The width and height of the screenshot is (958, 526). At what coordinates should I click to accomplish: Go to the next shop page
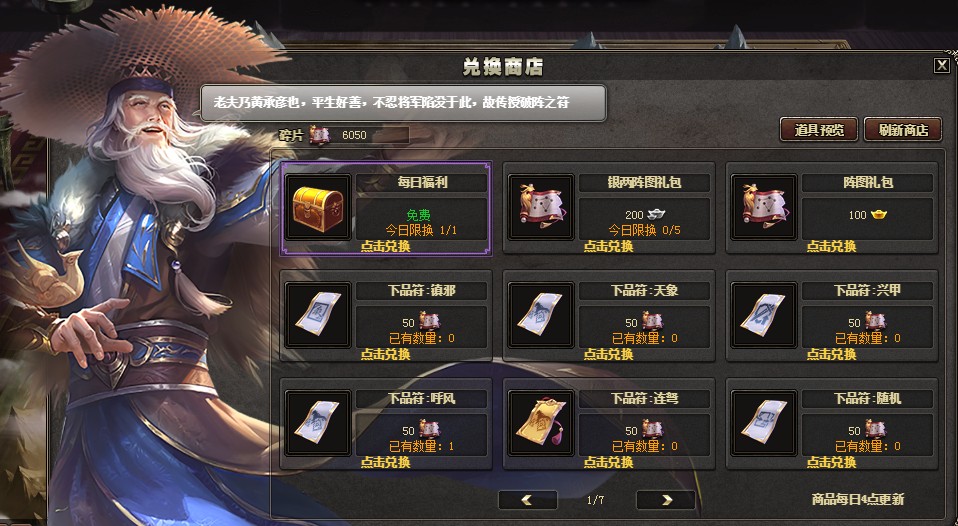(665, 499)
